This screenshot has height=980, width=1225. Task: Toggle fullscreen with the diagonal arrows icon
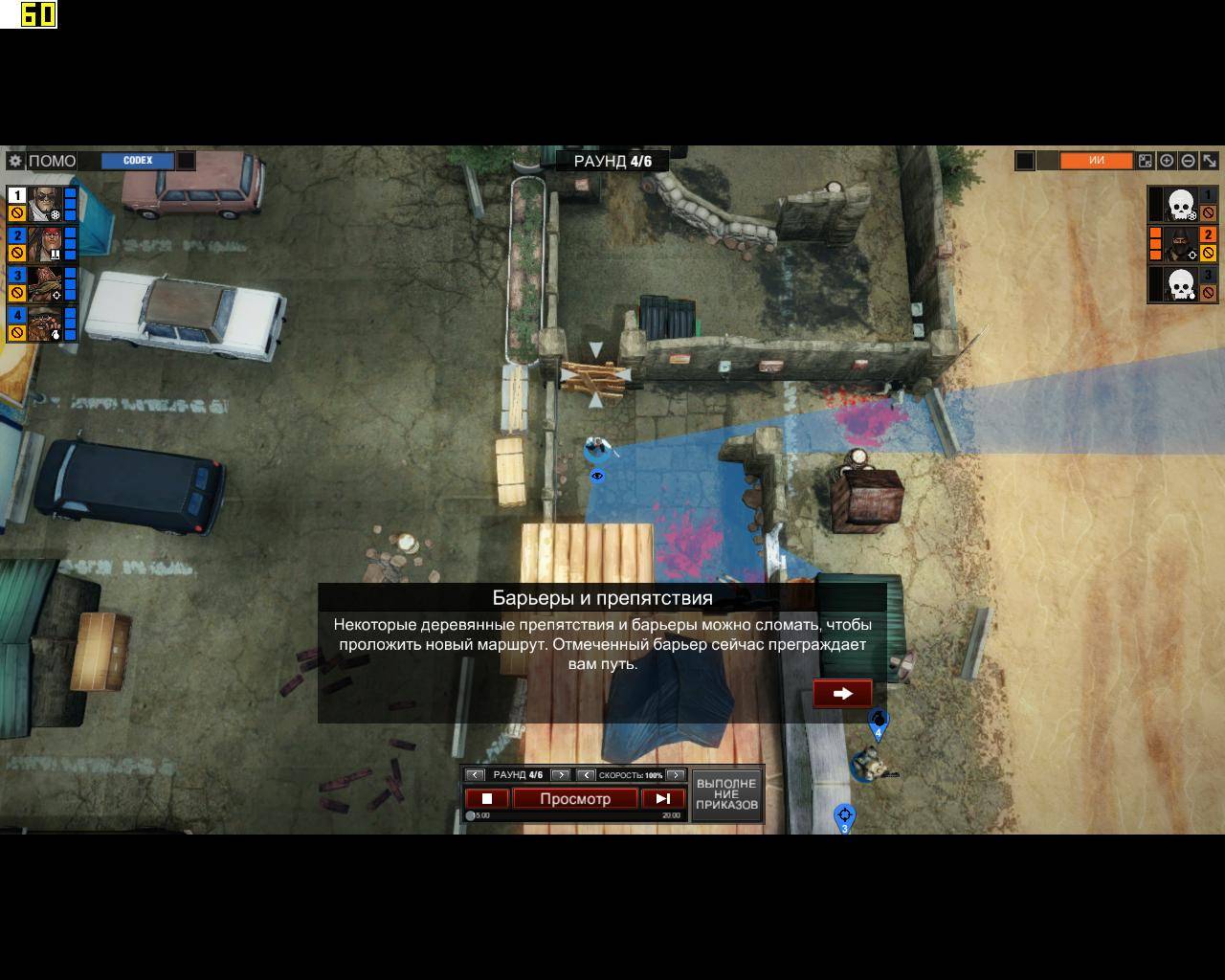tap(1210, 161)
